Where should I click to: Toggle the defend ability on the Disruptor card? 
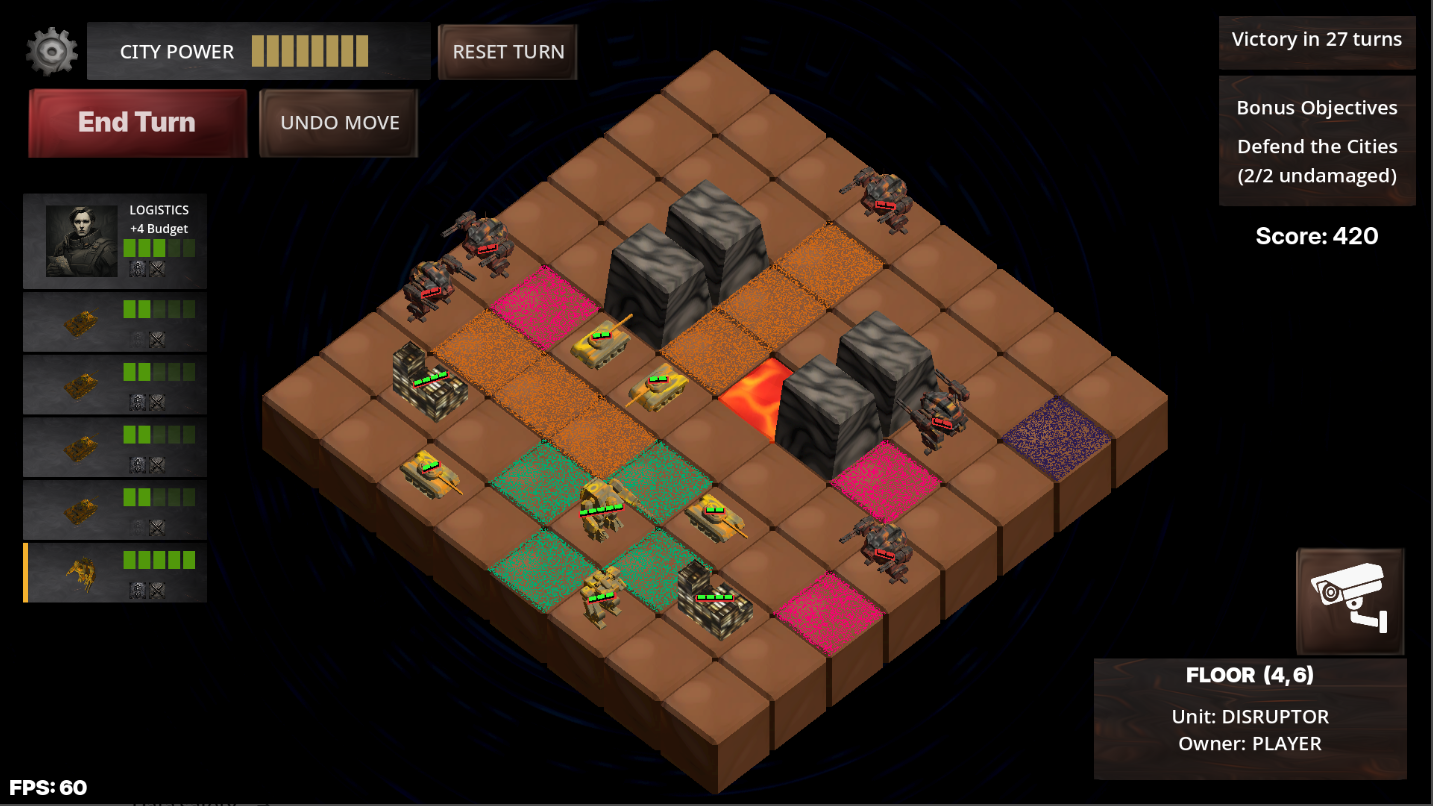click(136, 591)
